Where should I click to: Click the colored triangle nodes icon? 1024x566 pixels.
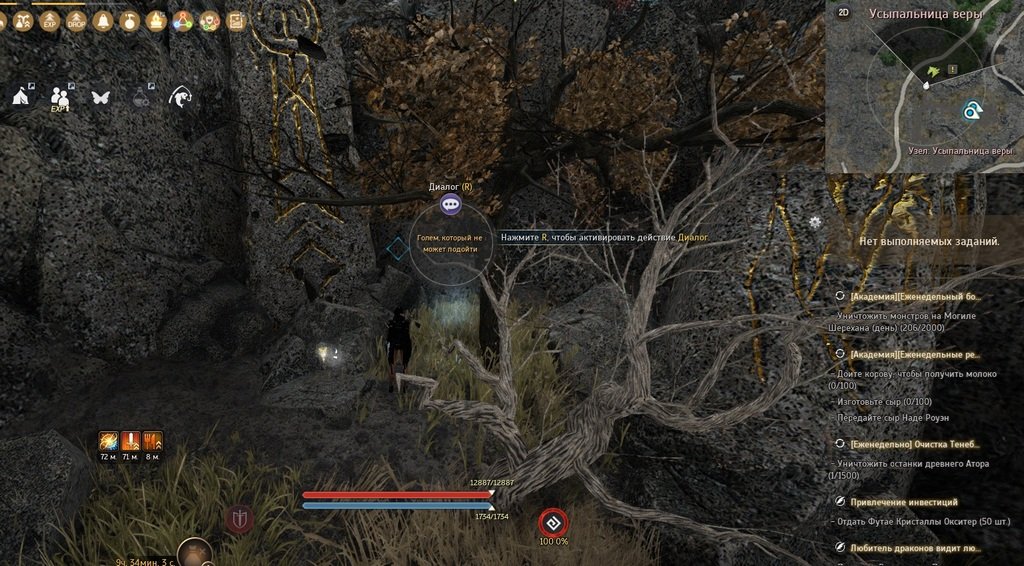coord(182,20)
